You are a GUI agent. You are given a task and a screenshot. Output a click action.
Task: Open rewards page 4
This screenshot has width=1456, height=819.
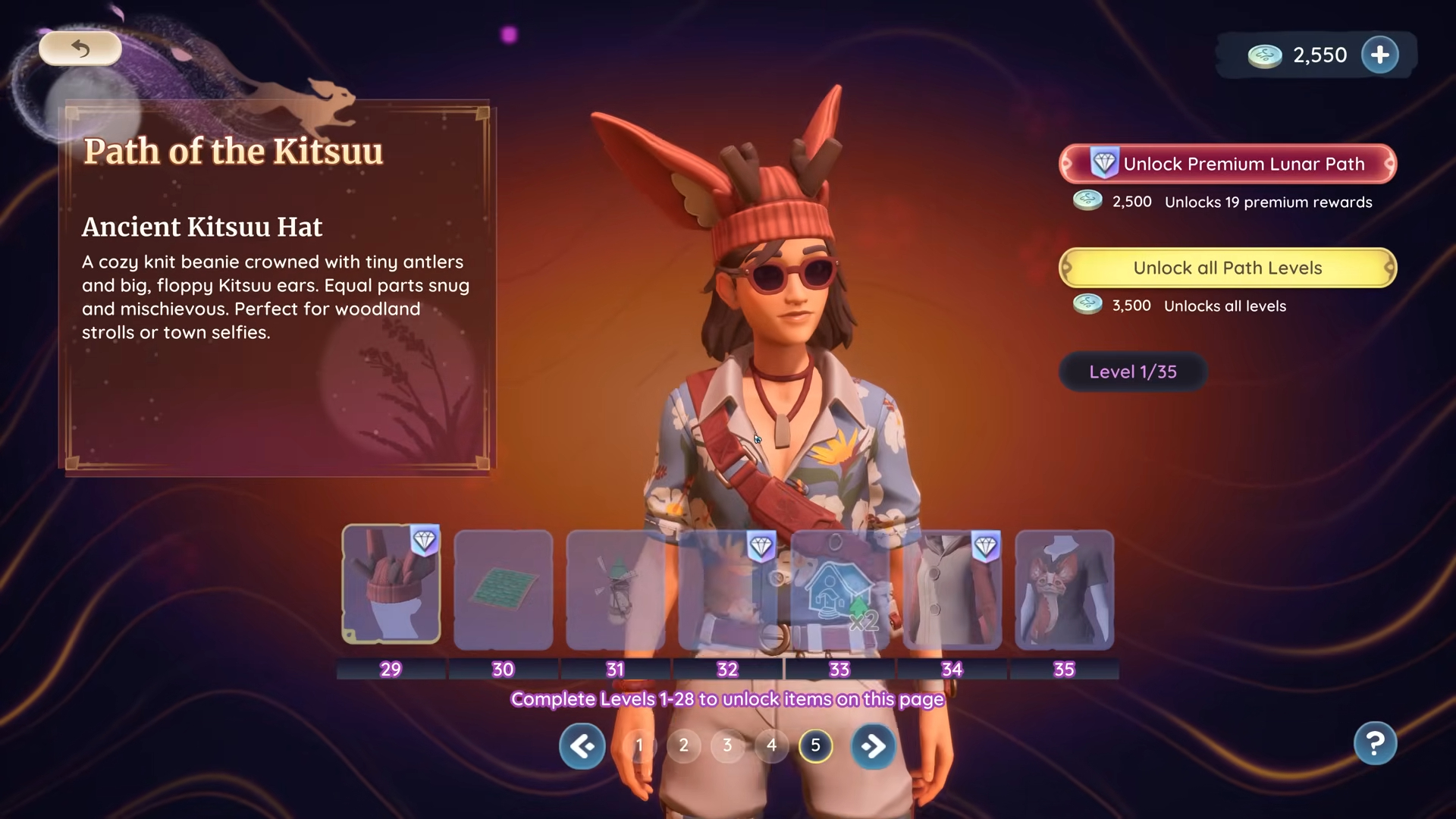click(771, 745)
